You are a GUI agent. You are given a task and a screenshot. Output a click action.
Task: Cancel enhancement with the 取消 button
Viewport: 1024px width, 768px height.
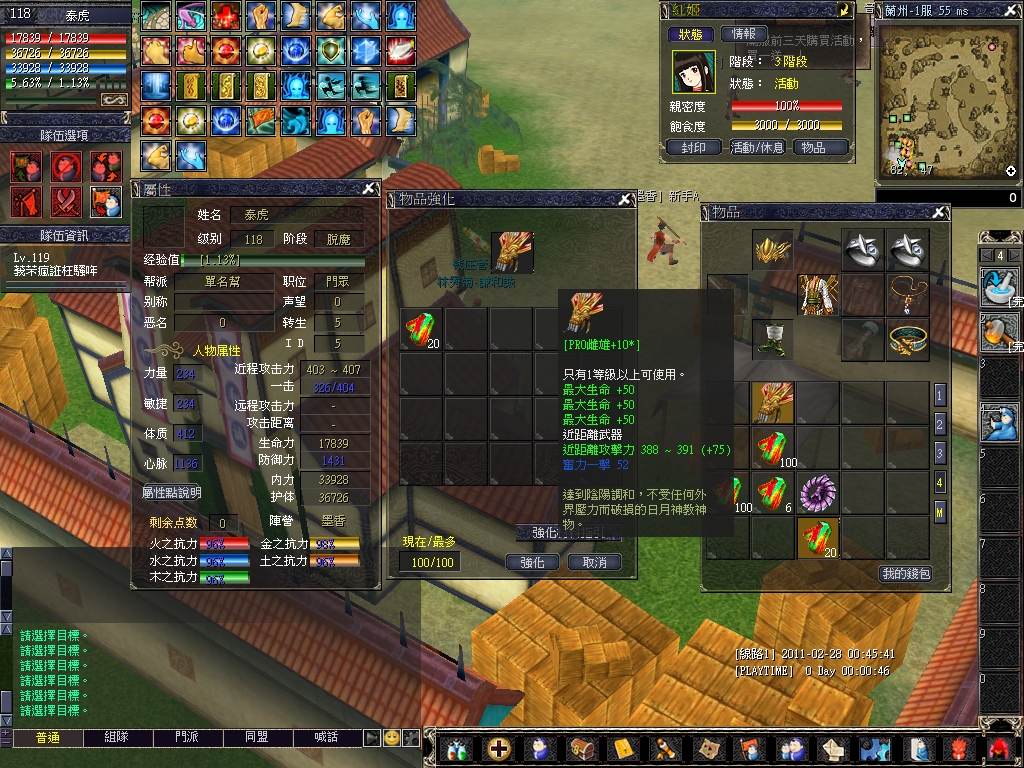click(x=594, y=562)
